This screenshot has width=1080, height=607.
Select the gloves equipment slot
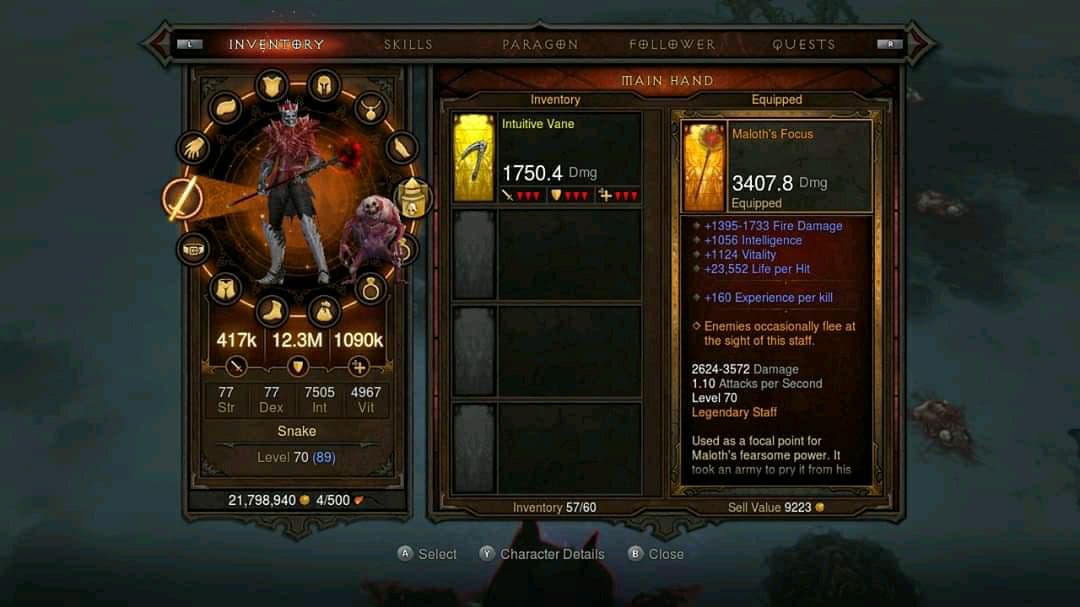coord(193,149)
